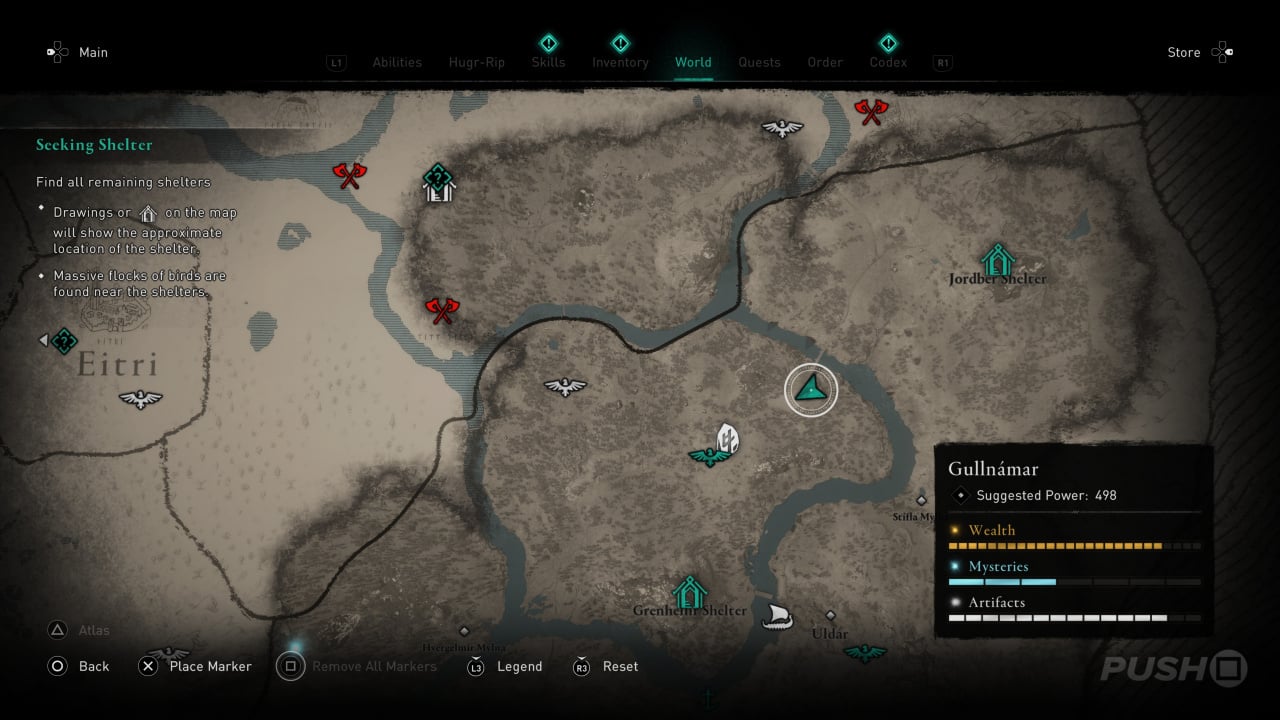Select the white rune stone map icon
Screen dimensions: 1280x720
pos(728,438)
